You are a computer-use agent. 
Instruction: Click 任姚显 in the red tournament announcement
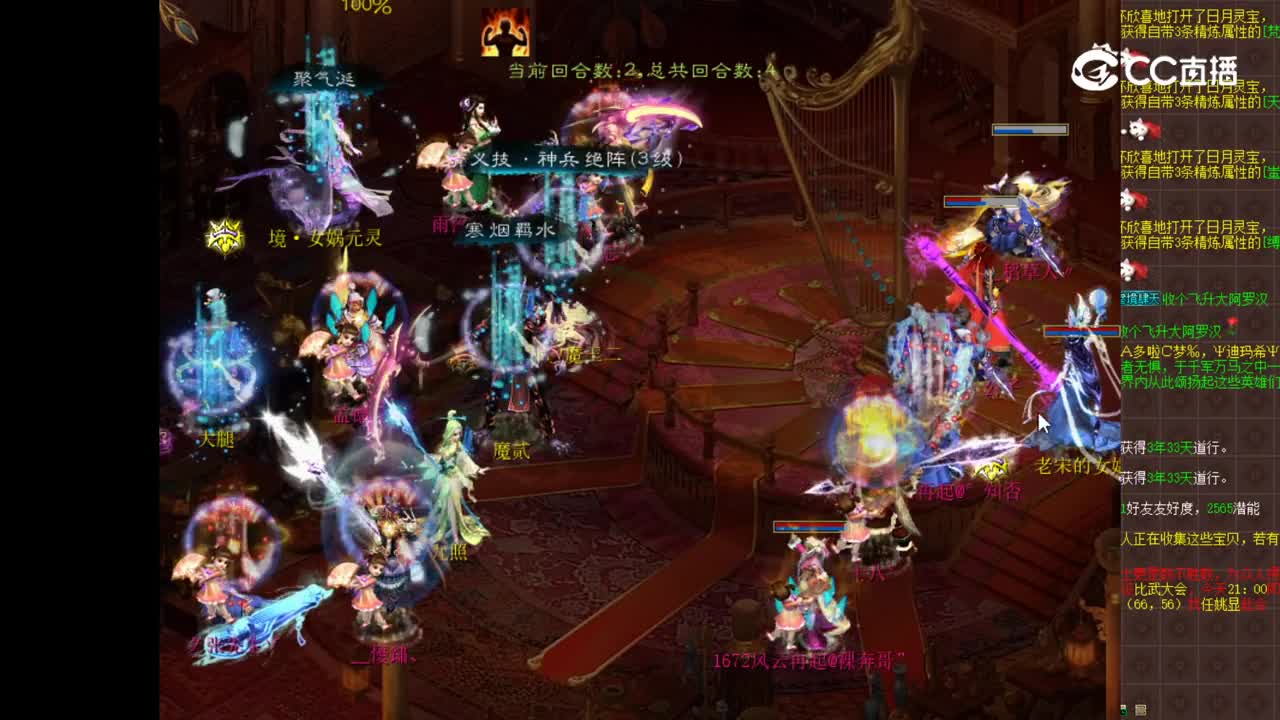[x=1222, y=601]
